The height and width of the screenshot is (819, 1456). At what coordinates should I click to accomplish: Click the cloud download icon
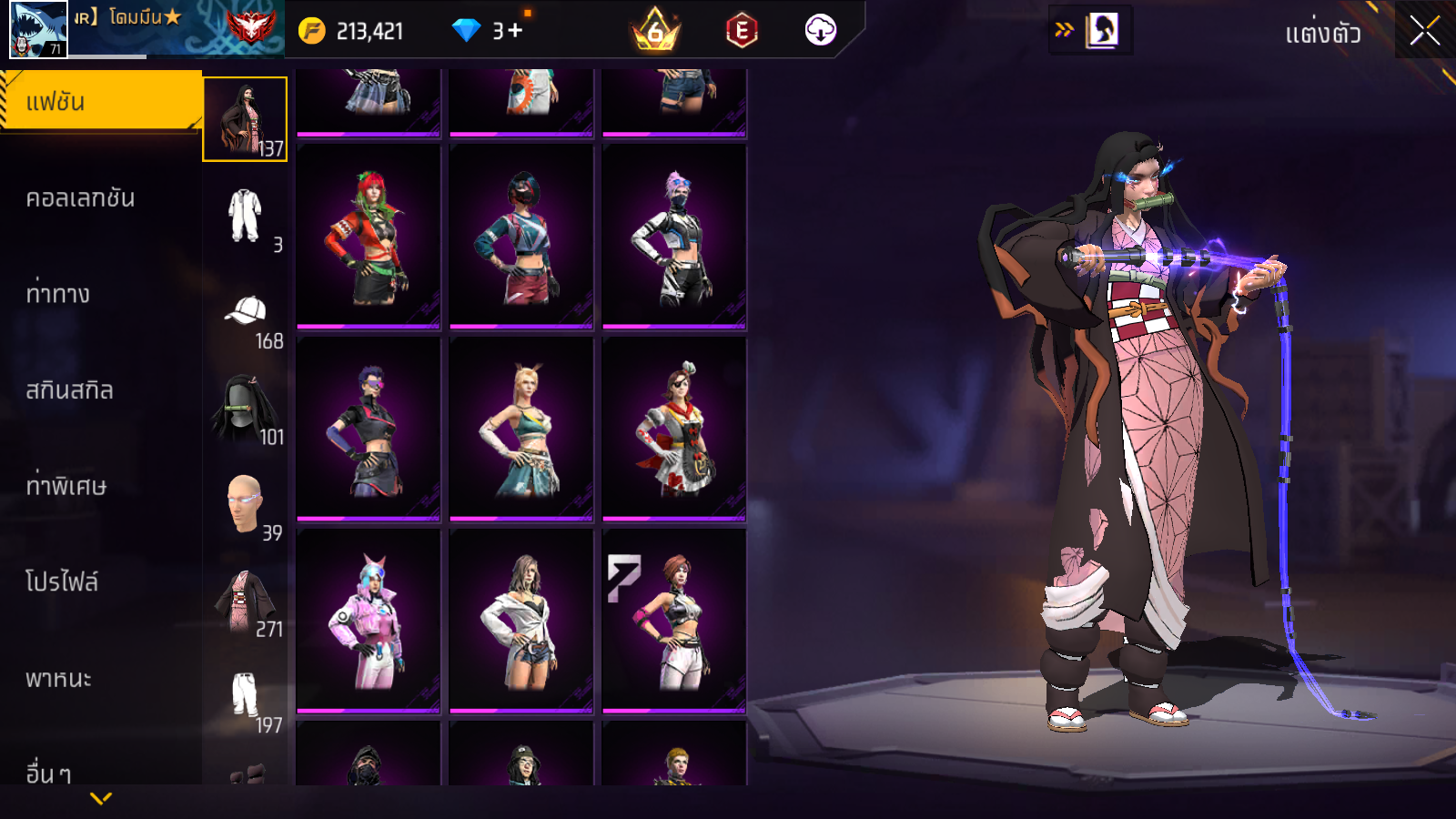coord(820,31)
